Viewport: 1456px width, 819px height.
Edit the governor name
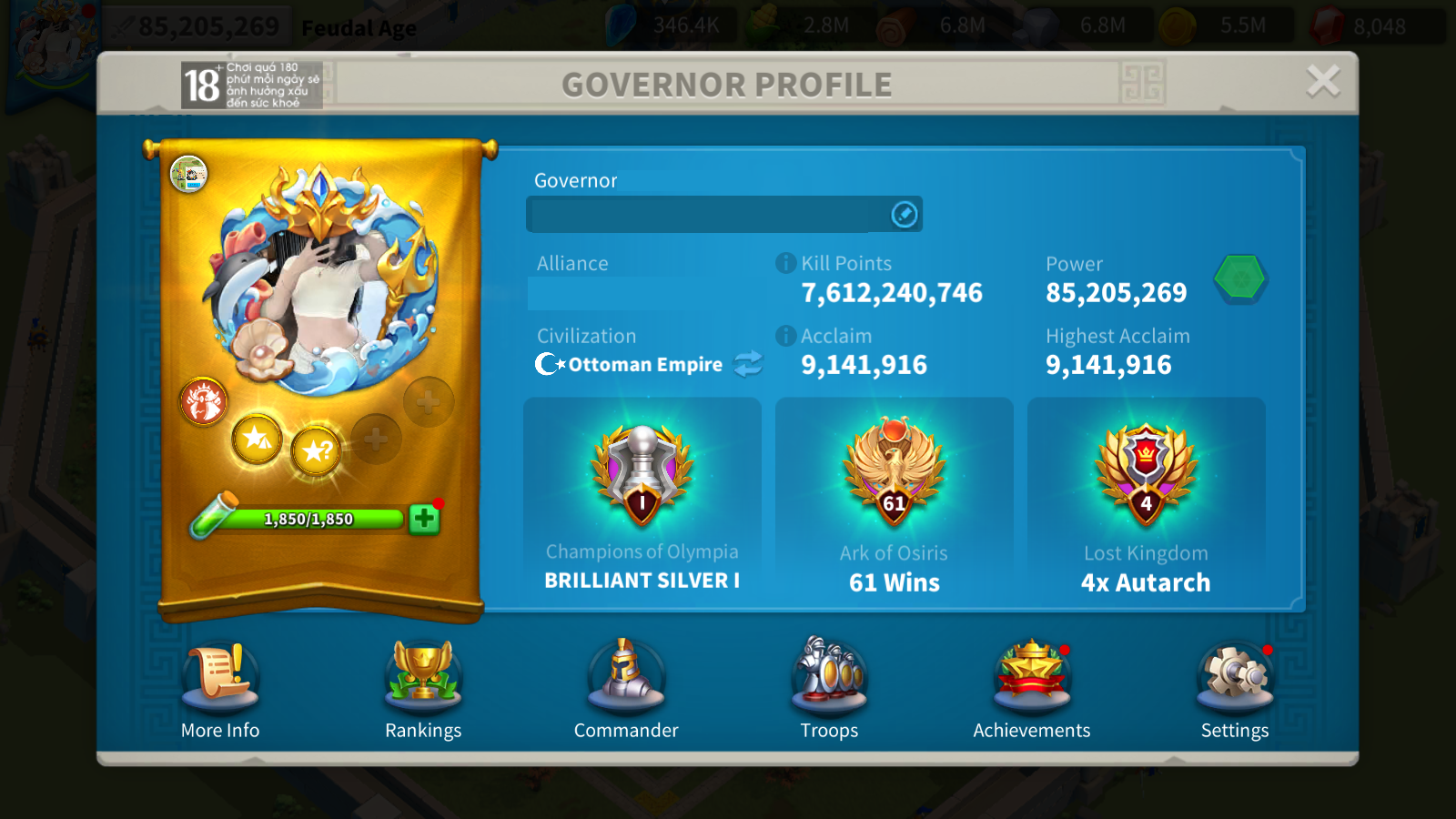904,215
